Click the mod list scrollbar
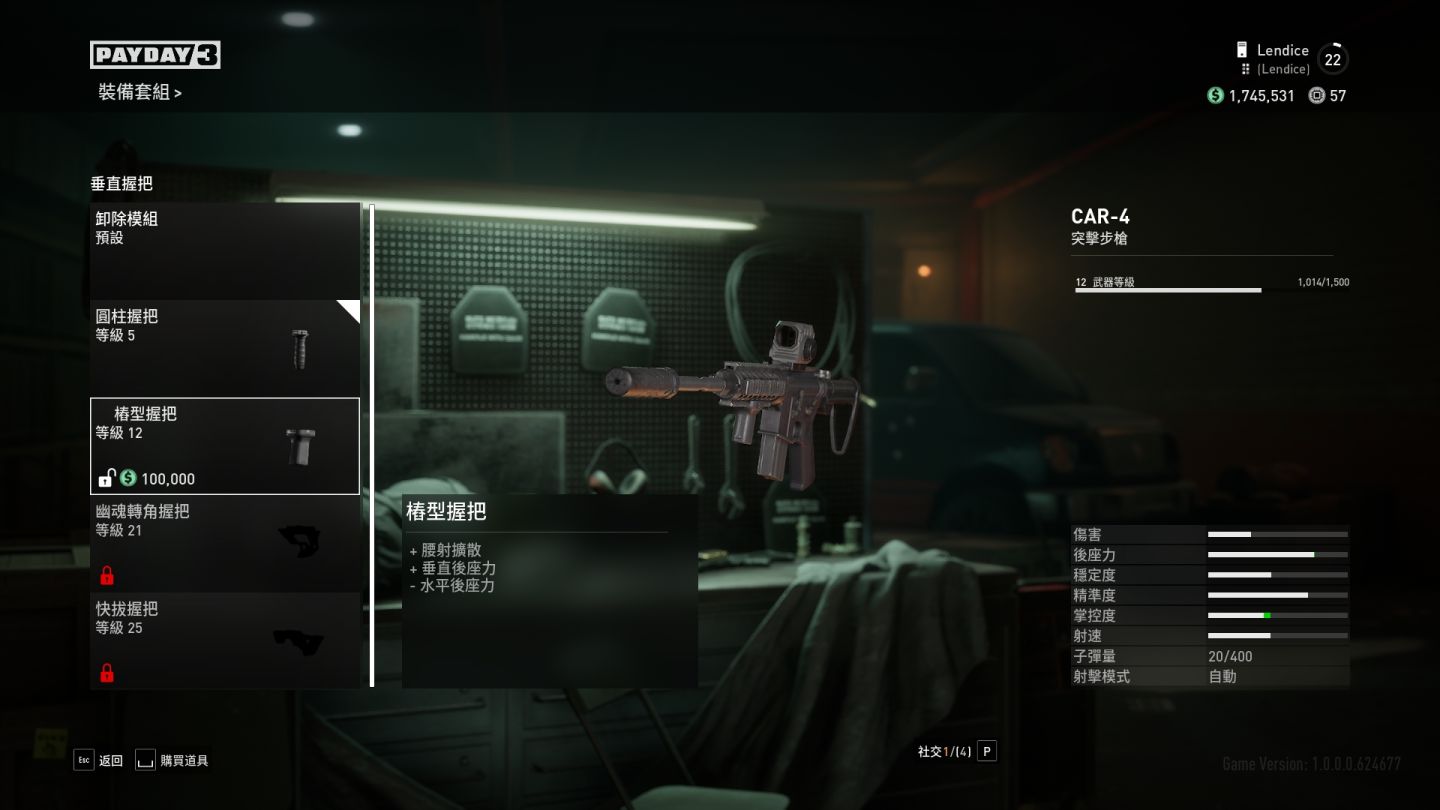The height and width of the screenshot is (810, 1440). pos(372,445)
